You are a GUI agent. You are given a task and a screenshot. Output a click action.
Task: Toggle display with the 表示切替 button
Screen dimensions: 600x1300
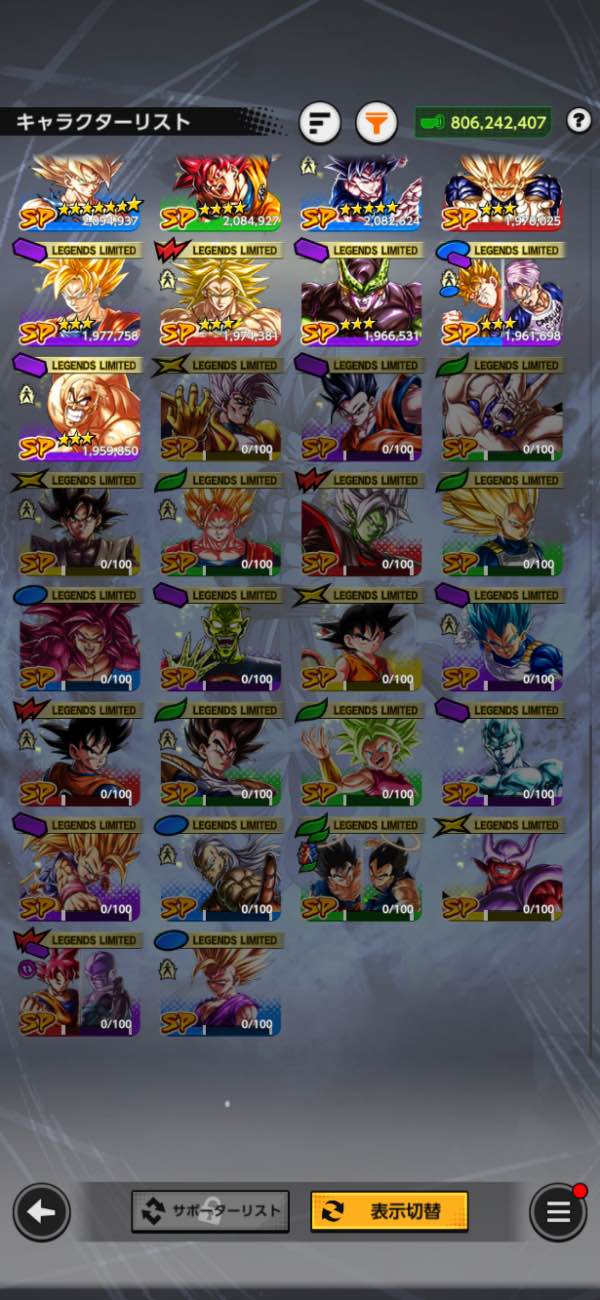[x=389, y=1211]
